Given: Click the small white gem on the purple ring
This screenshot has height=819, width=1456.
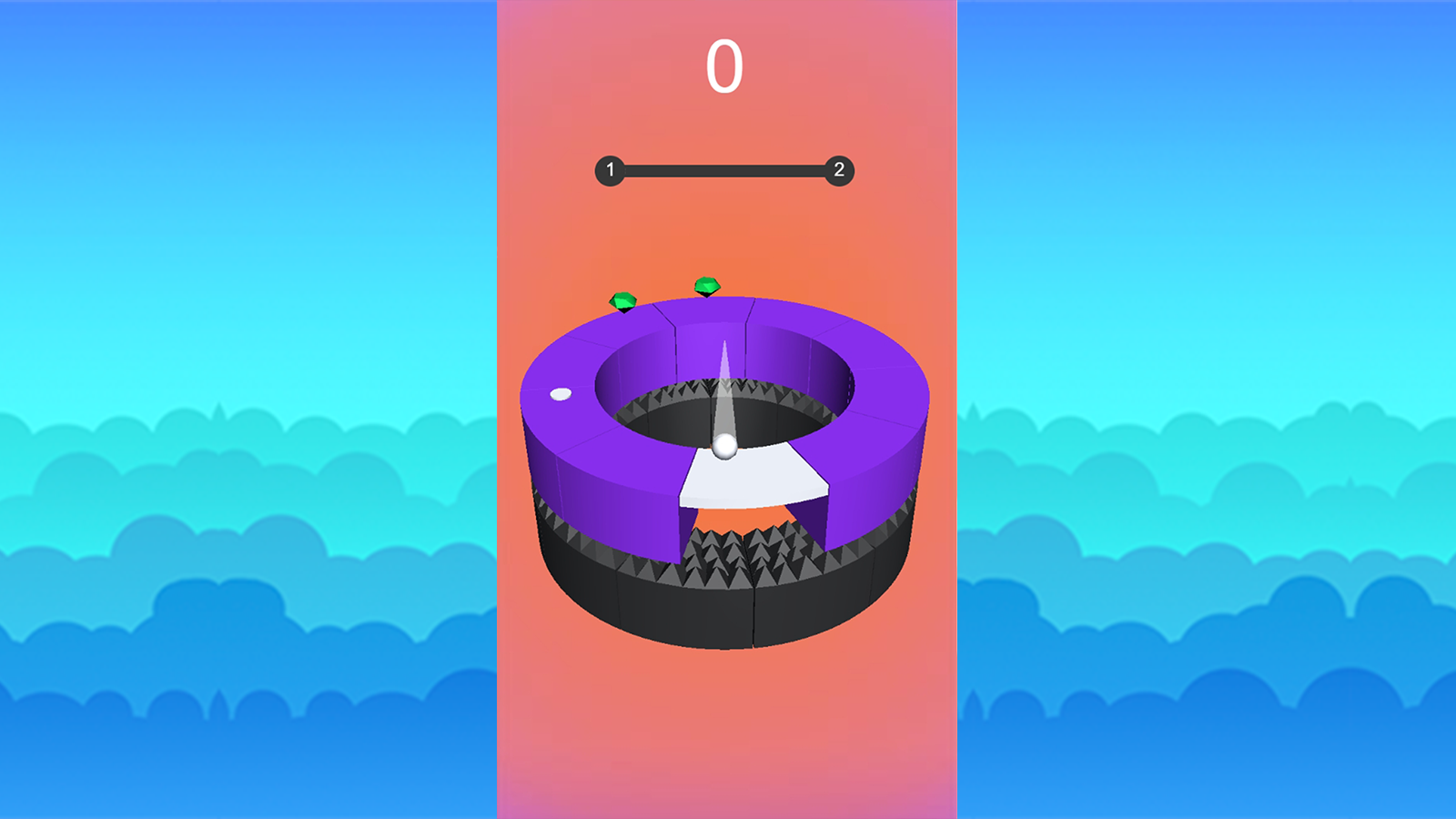Looking at the screenshot, I should 559,394.
